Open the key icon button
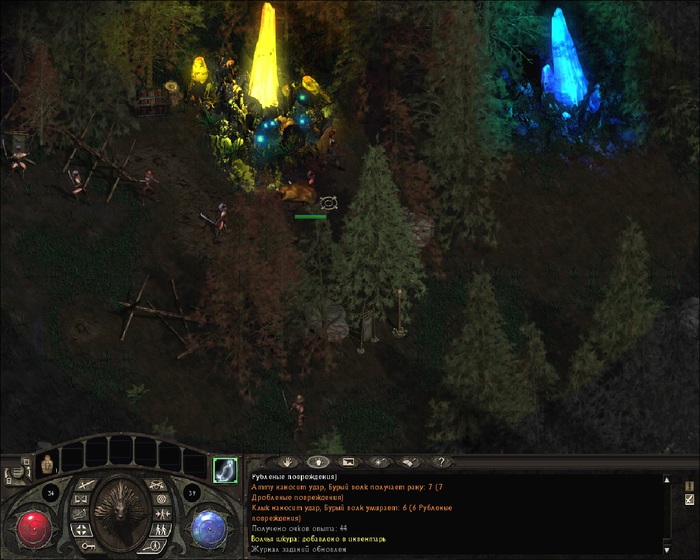The image size is (700, 560). tap(86, 547)
